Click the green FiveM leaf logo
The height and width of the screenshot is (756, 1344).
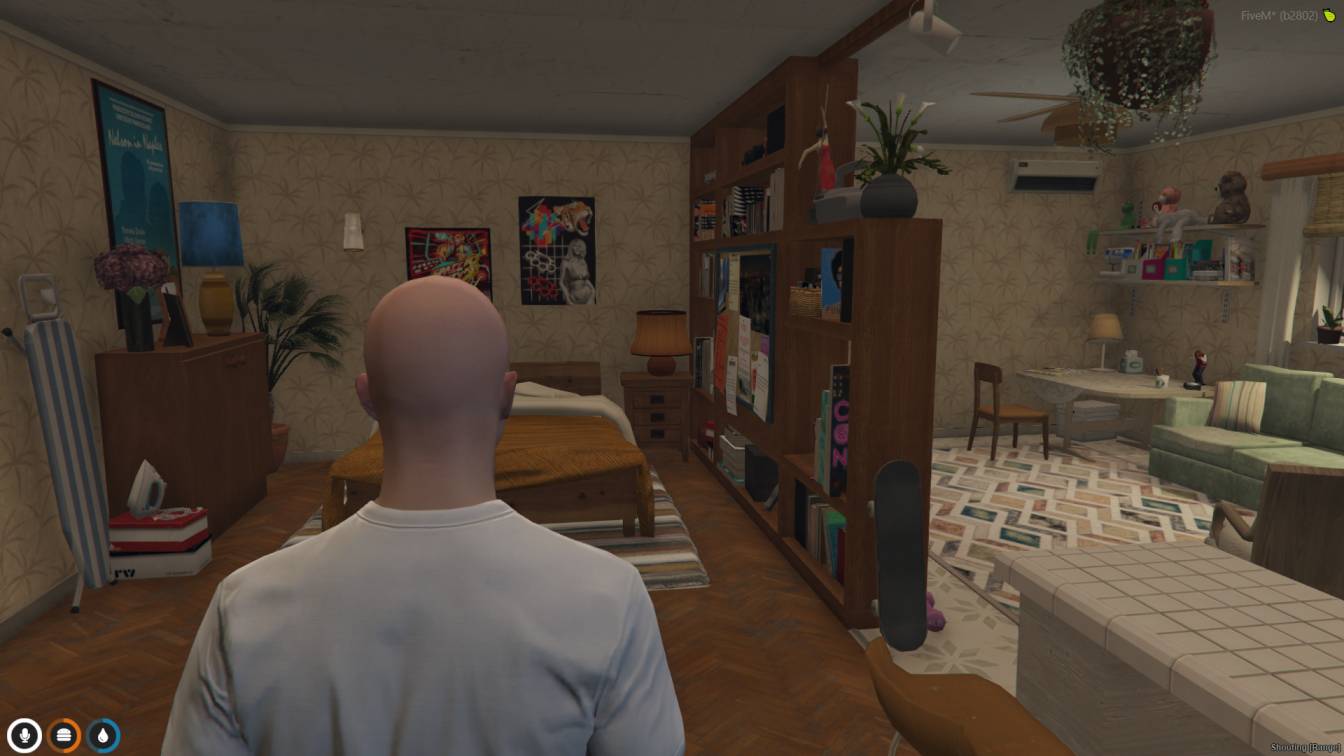coord(1330,16)
